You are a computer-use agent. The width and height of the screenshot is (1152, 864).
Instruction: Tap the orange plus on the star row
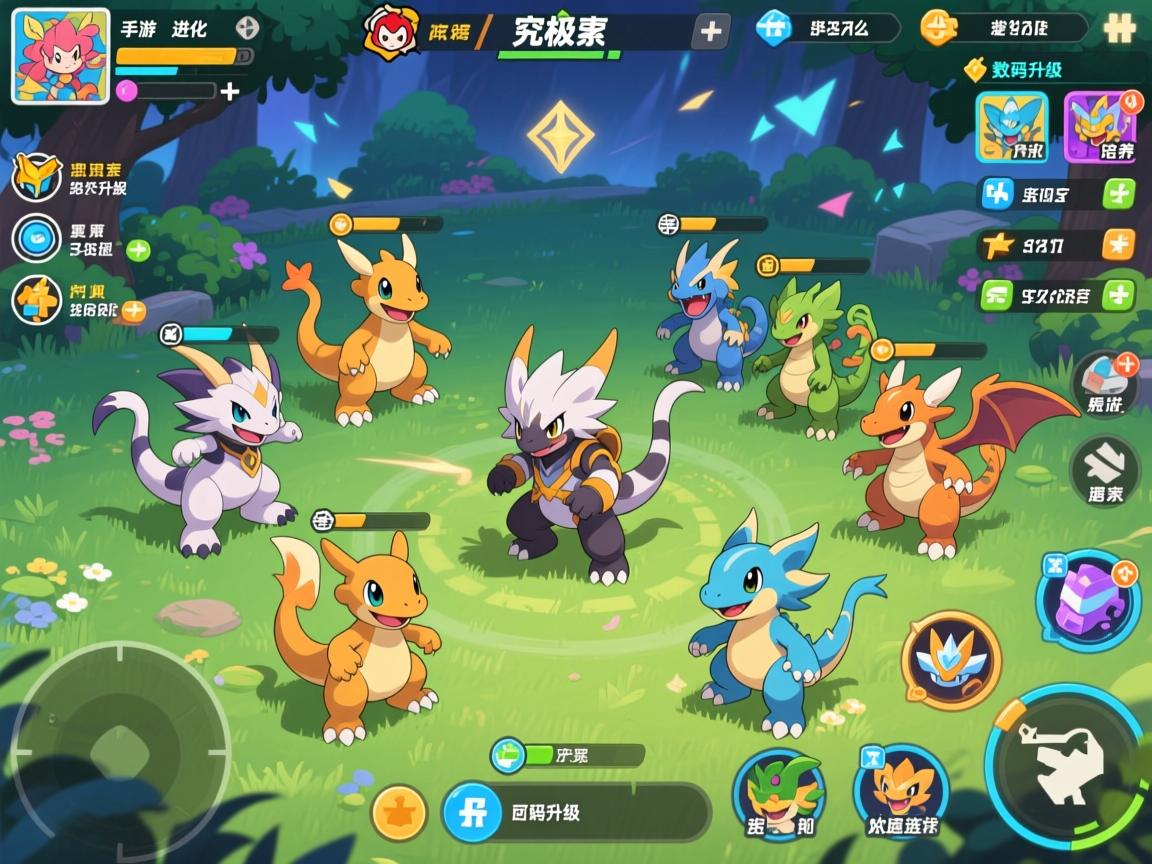(x=1118, y=244)
